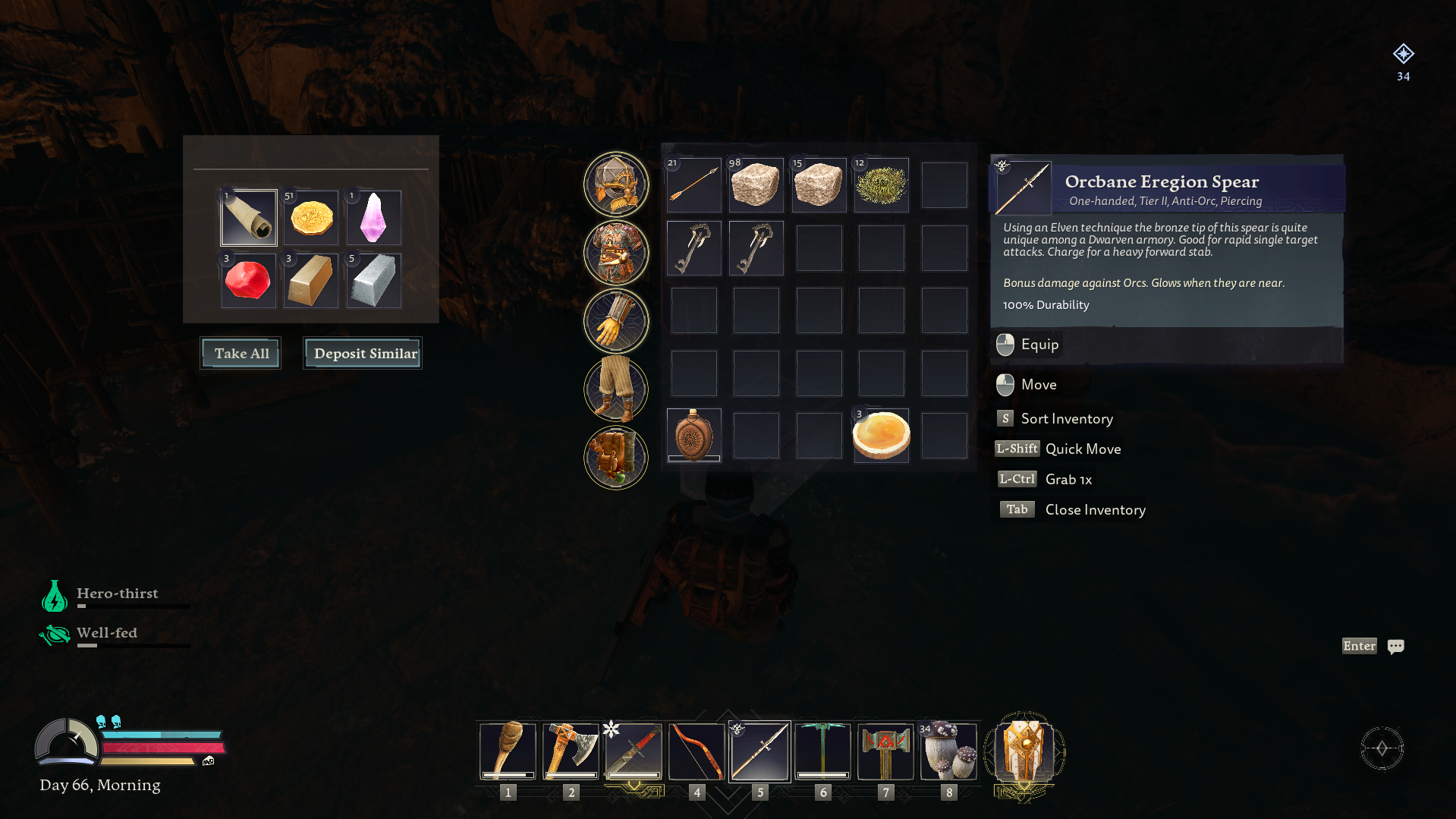Click the hammer in hotbar slot 7
Image resolution: width=1456 pixels, height=819 pixels.
[885, 751]
